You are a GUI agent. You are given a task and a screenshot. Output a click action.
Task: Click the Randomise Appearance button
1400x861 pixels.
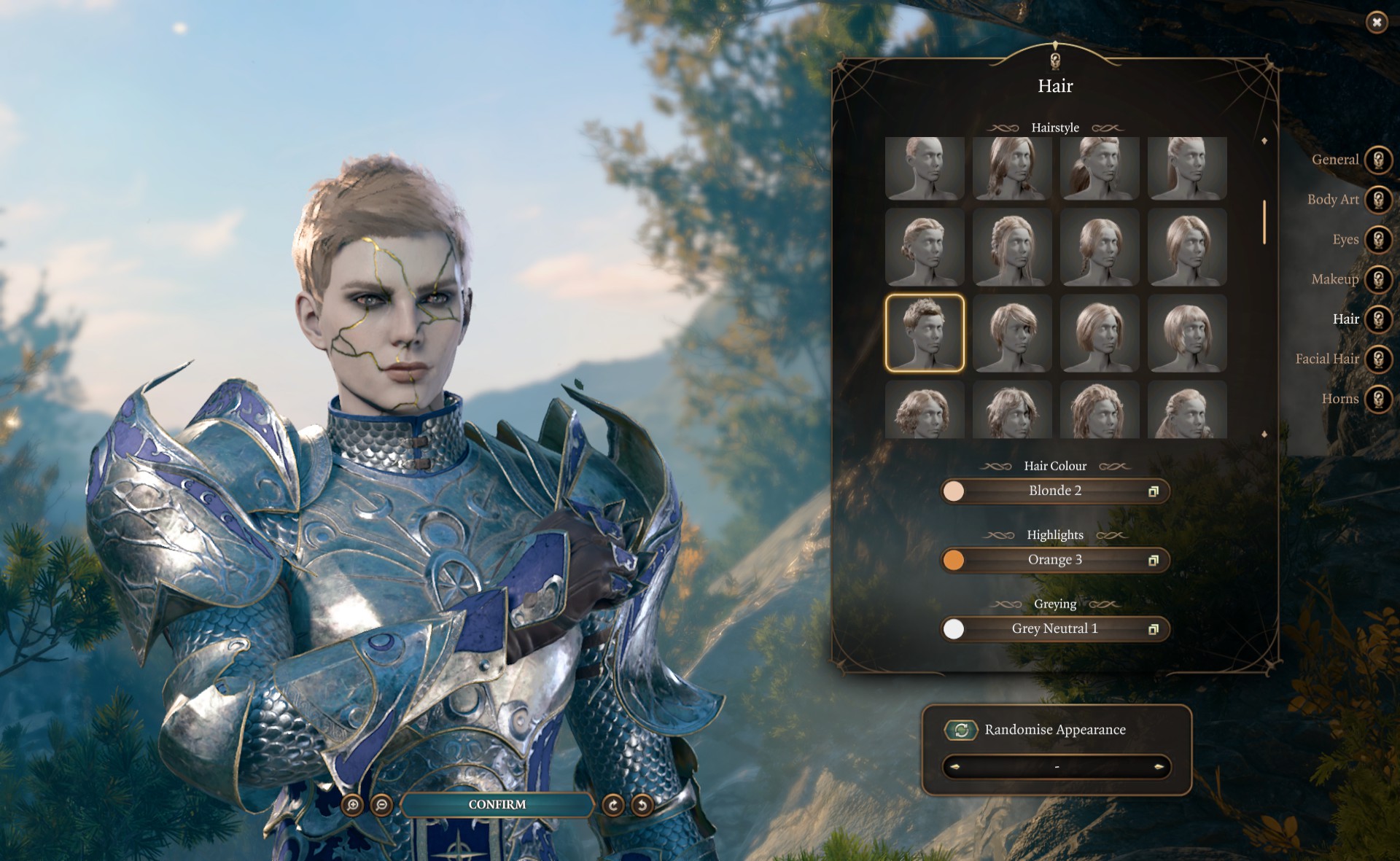tap(961, 730)
